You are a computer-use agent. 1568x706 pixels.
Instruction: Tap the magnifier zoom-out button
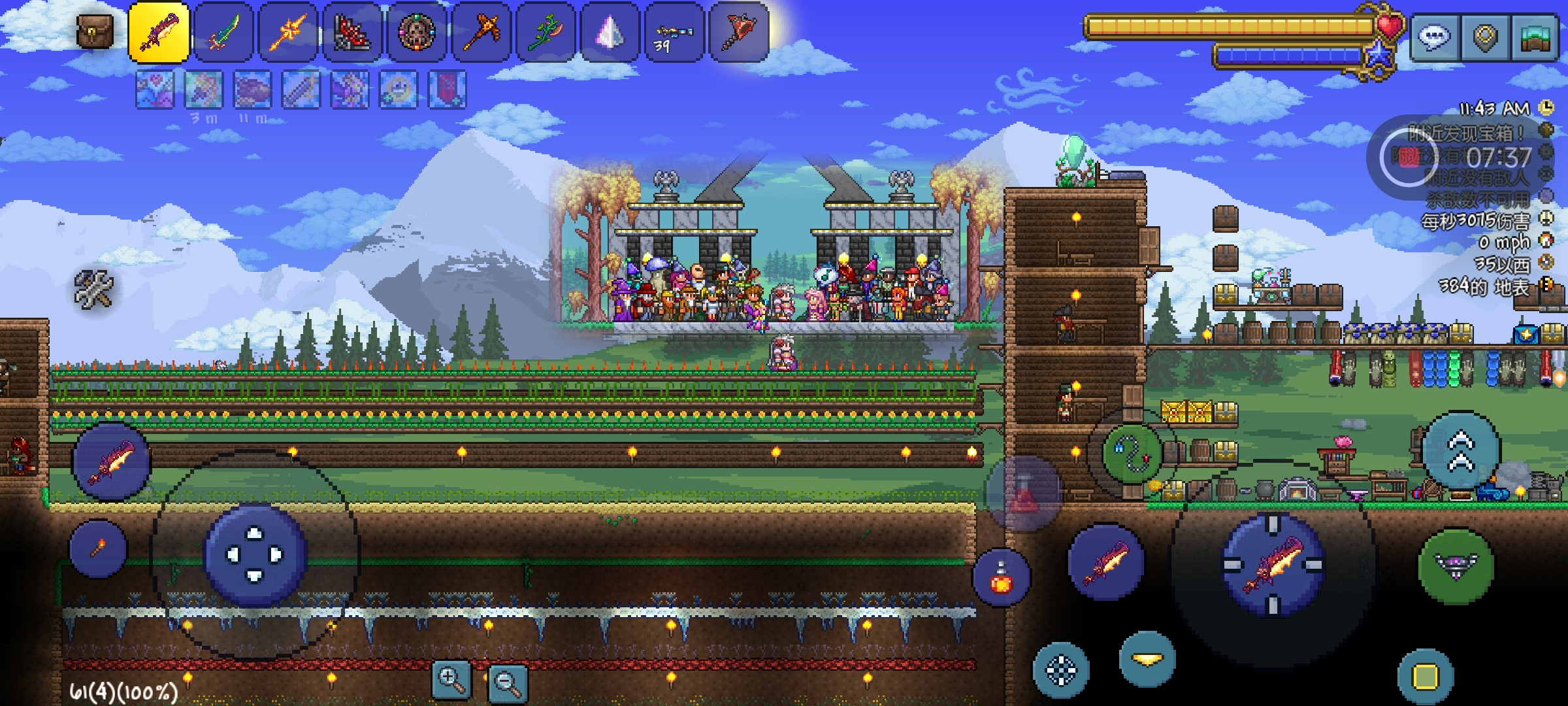(x=508, y=683)
